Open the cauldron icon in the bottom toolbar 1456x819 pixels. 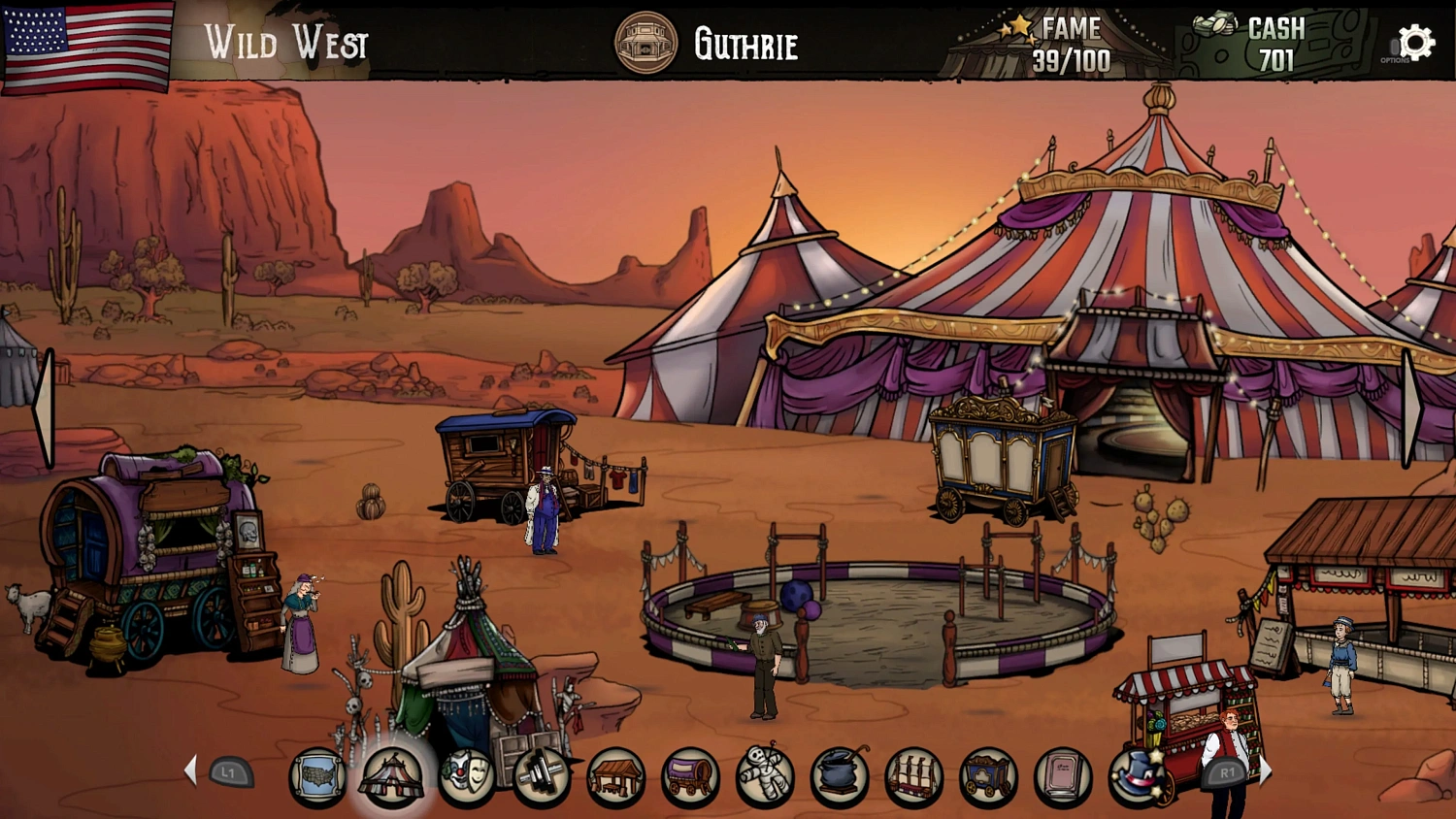click(x=838, y=776)
